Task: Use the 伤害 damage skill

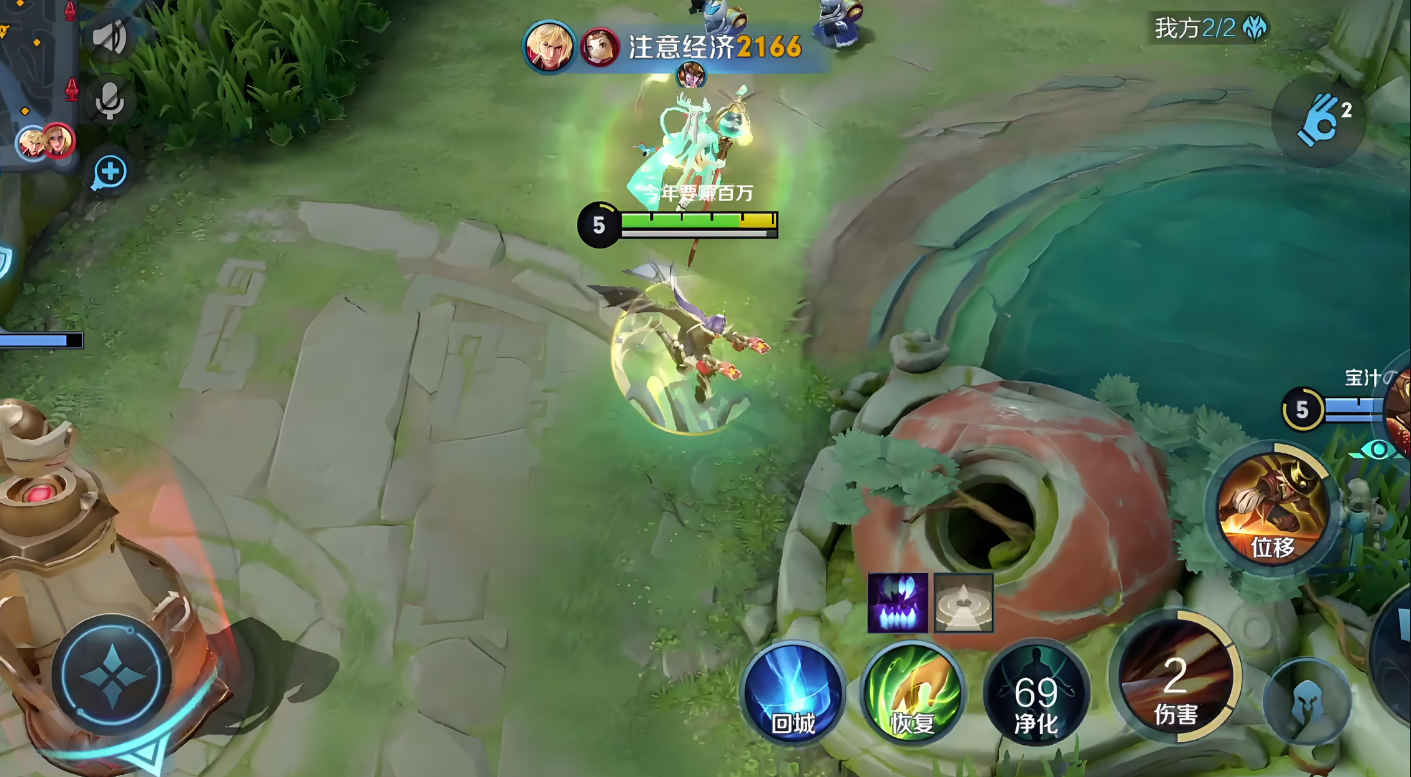Action: point(1175,676)
